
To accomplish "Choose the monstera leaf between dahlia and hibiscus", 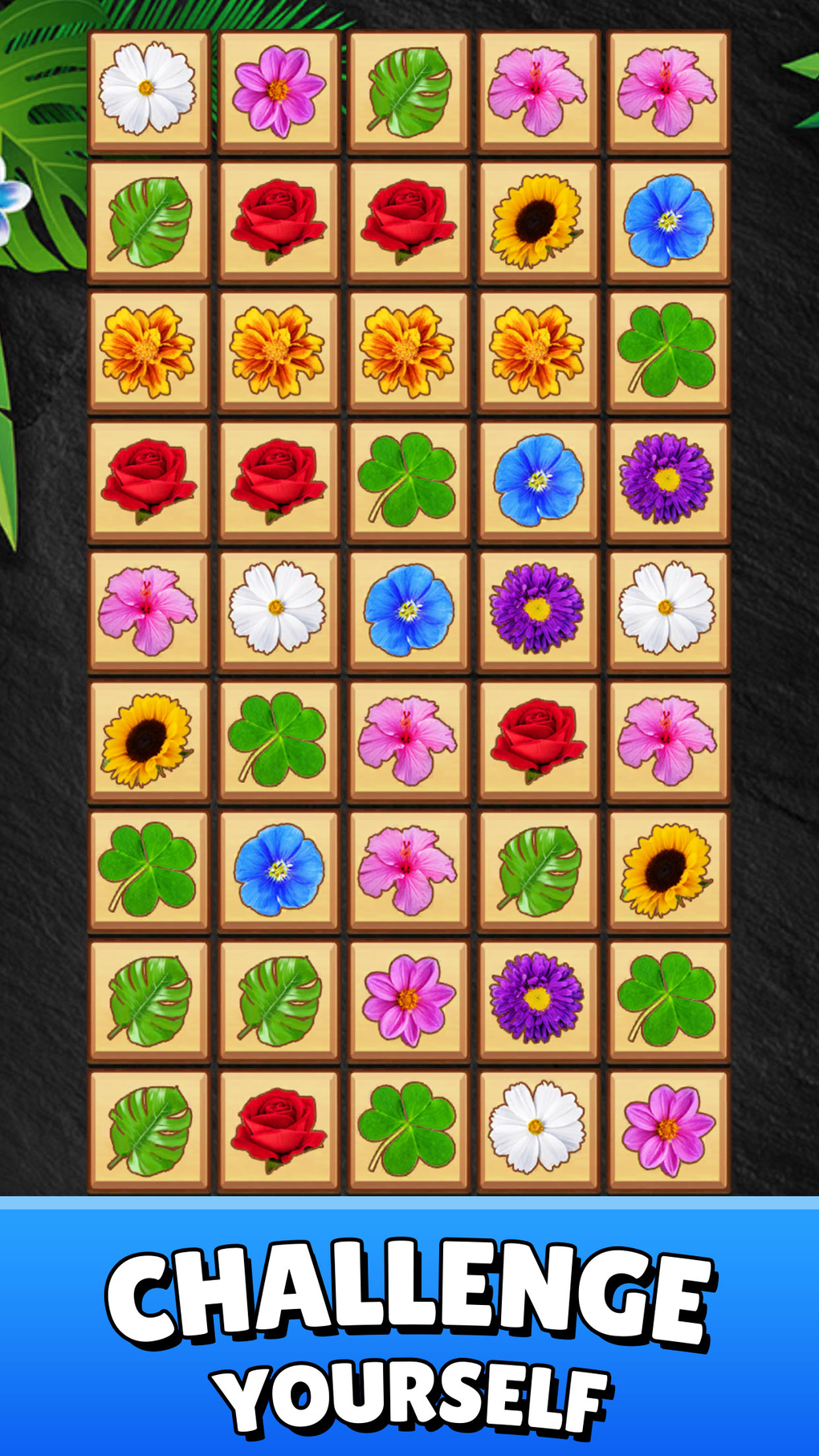I will pyautogui.click(x=408, y=91).
